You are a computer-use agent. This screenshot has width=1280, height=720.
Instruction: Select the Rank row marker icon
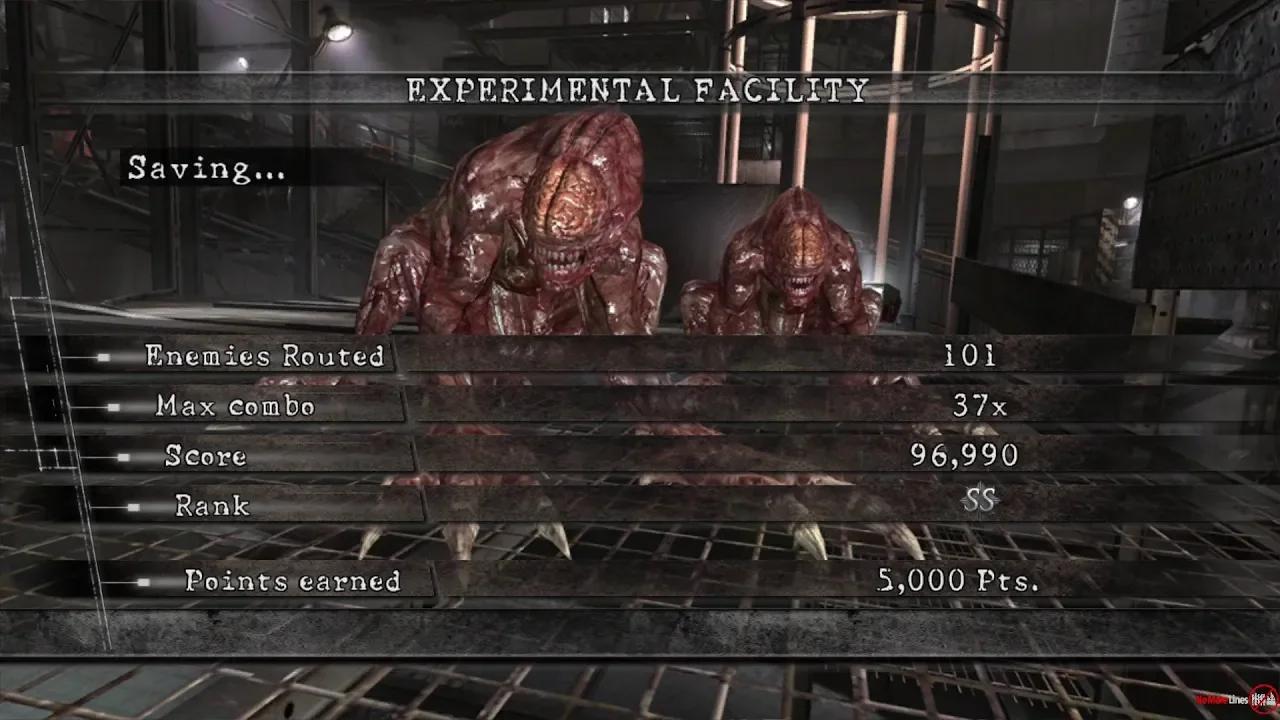[x=133, y=505]
